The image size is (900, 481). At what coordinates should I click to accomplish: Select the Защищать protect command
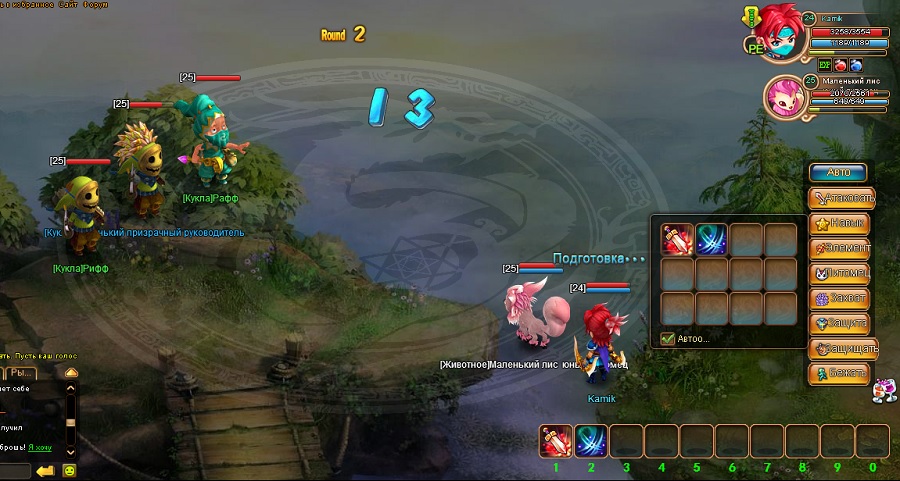pyautogui.click(x=841, y=348)
